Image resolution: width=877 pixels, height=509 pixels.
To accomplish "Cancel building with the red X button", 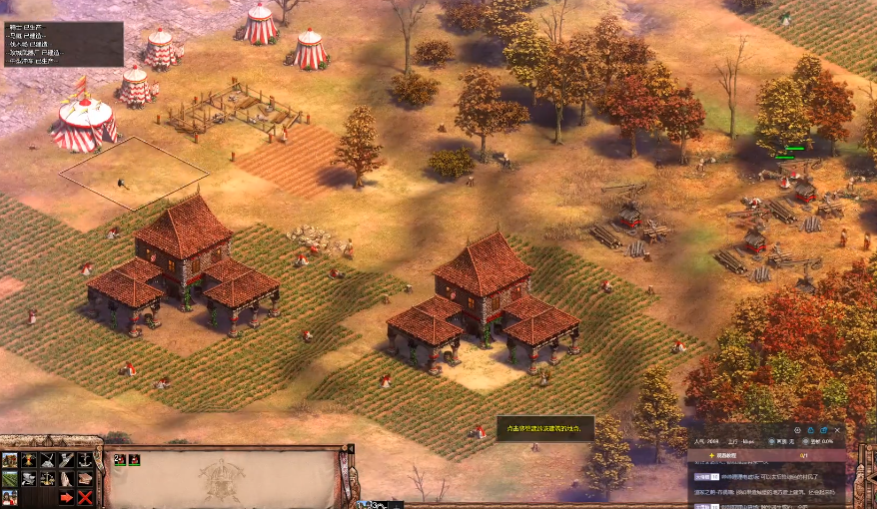I will [86, 497].
